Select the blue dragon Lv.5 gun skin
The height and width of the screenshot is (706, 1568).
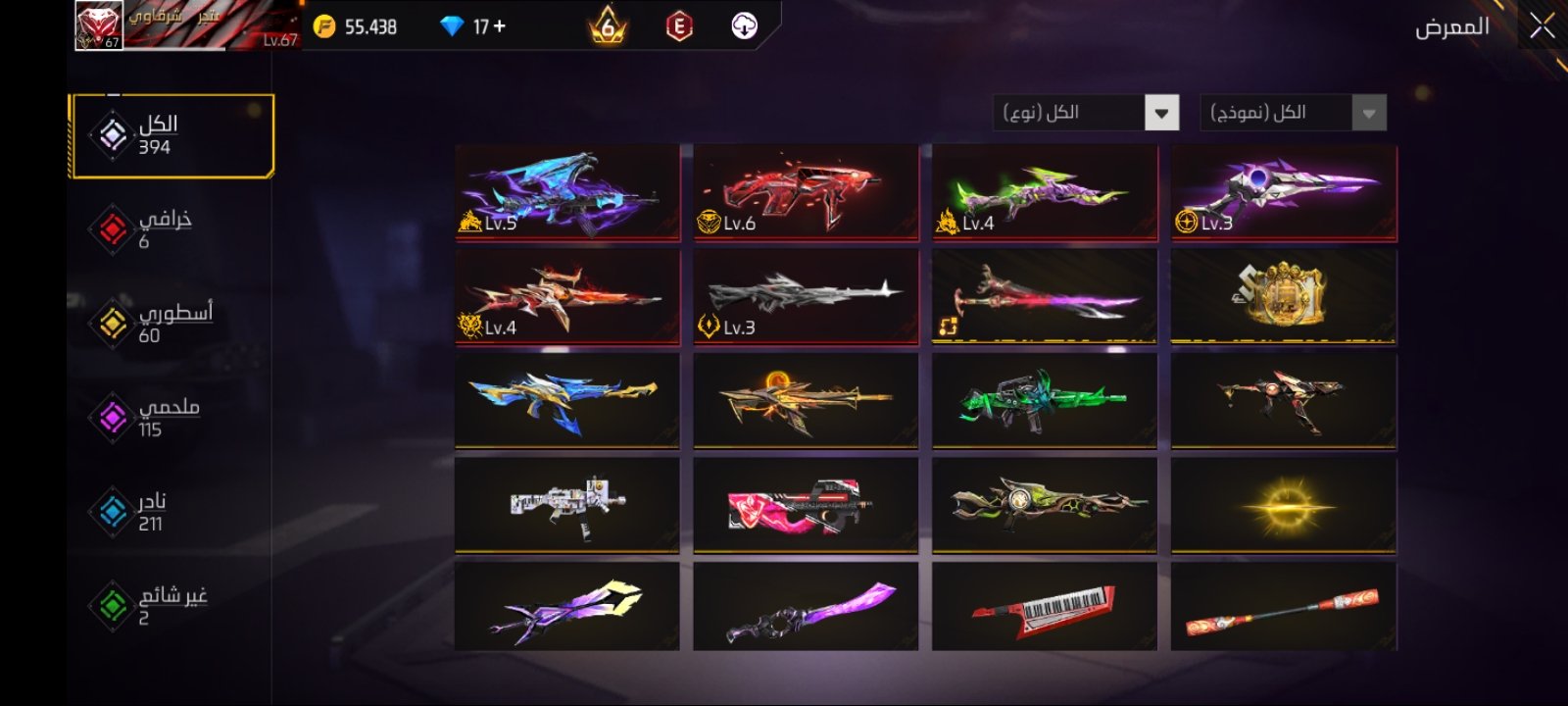pyautogui.click(x=567, y=193)
